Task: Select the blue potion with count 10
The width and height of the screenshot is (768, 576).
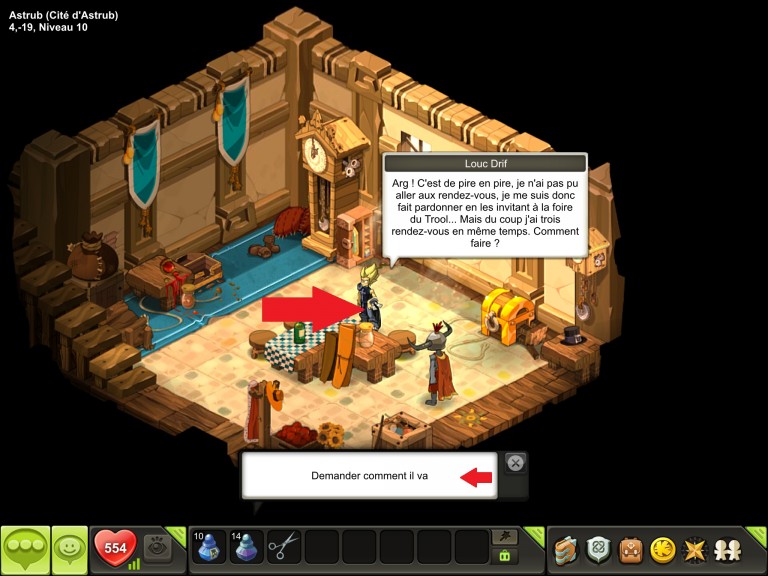Action: click(210, 547)
